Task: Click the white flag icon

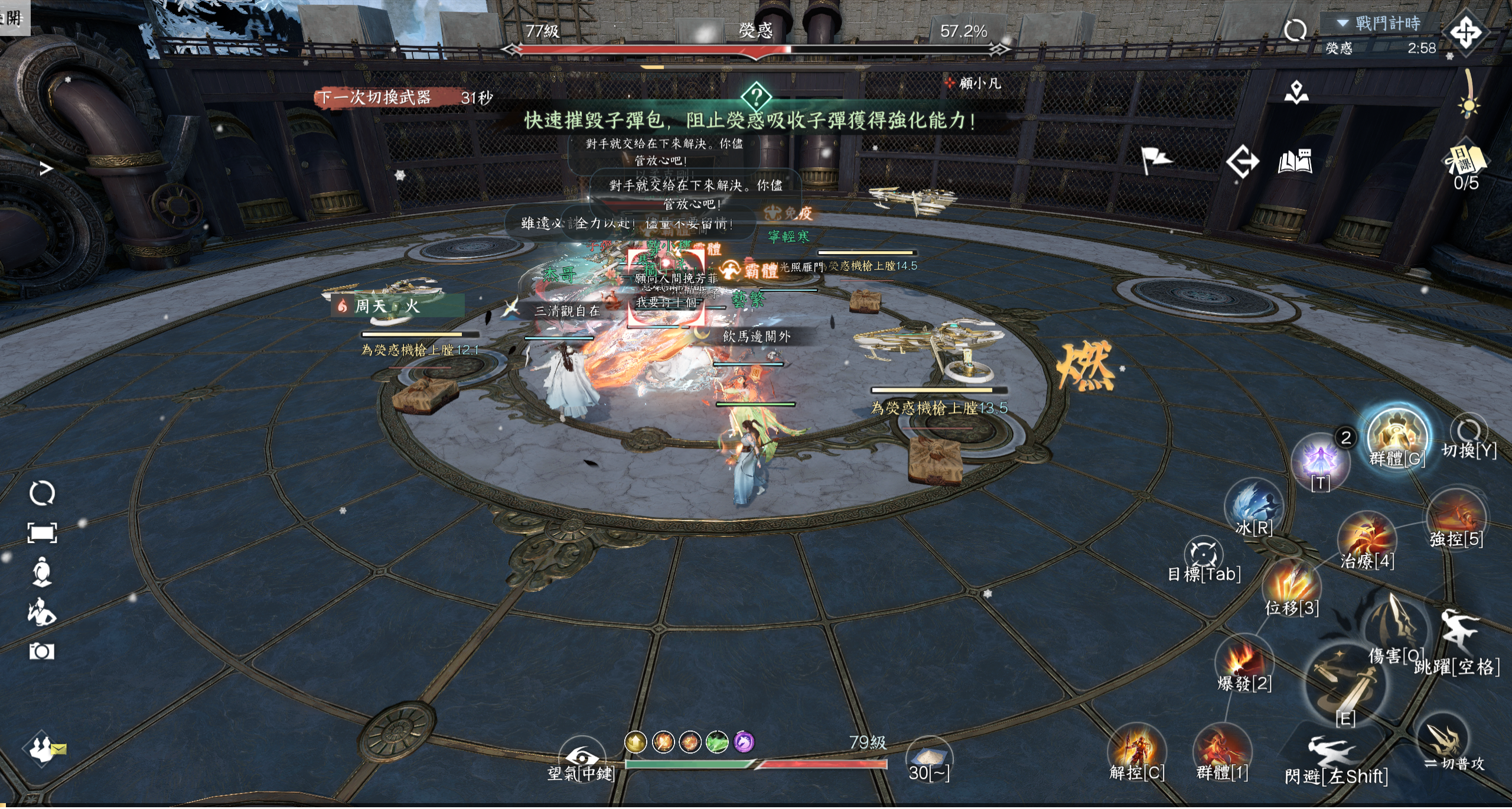Action: 1155,160
